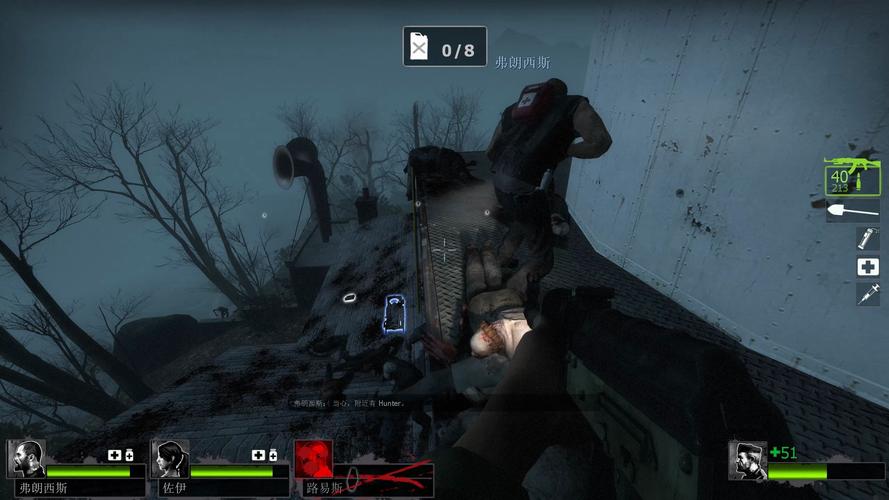889x500 pixels.
Task: Click 弗朗西斯's teammate portrait
Action: pos(26,459)
